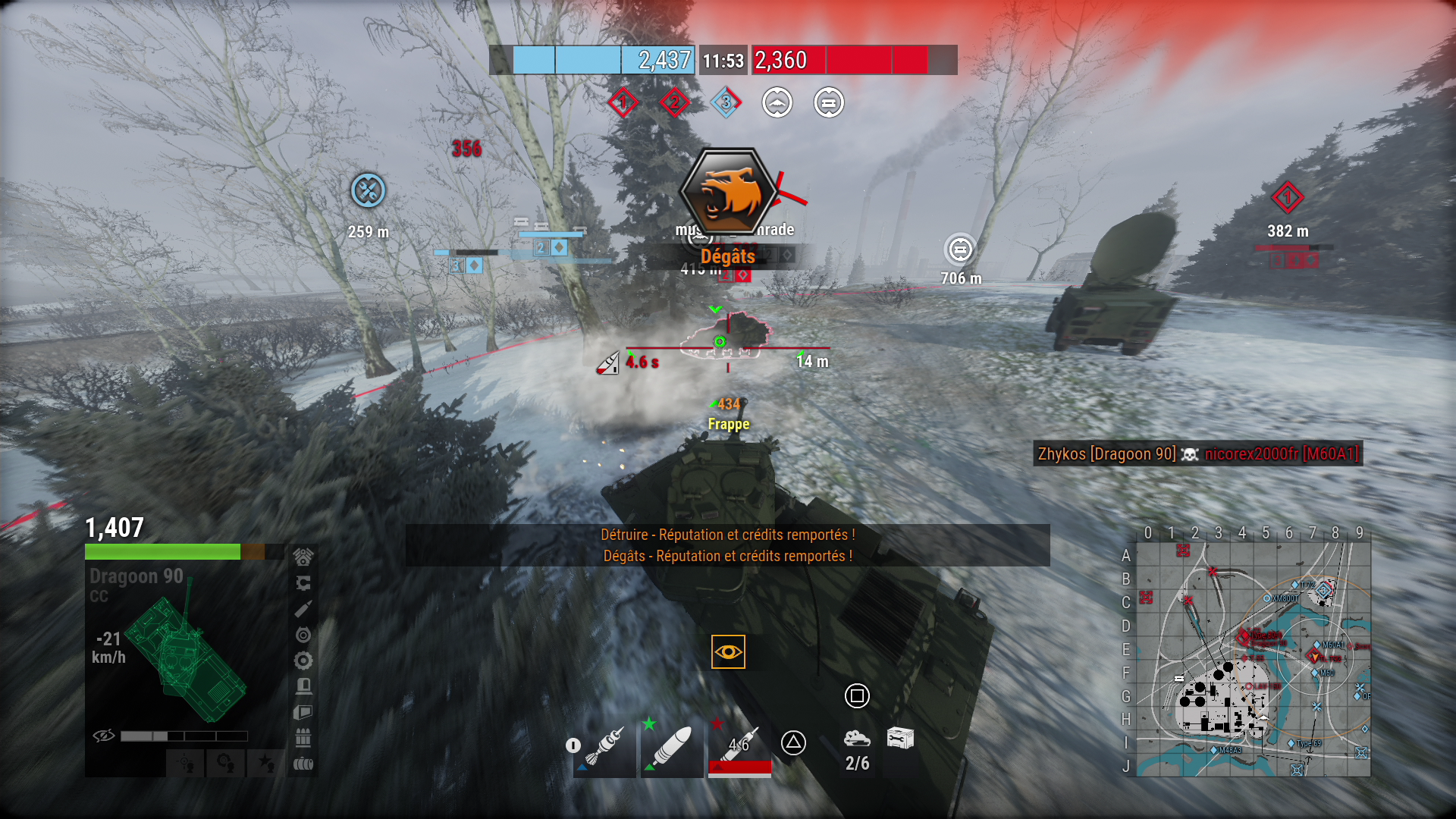Select the tracks module gear icon
Viewport: 1456px width, 819px height.
tap(303, 661)
